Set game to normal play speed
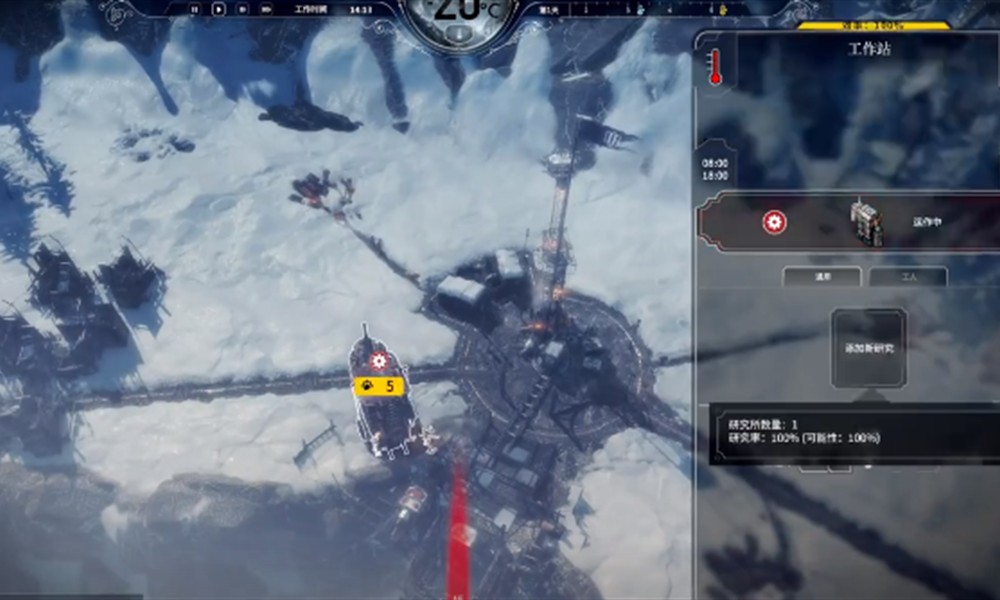The image size is (1000, 600). click(x=219, y=8)
